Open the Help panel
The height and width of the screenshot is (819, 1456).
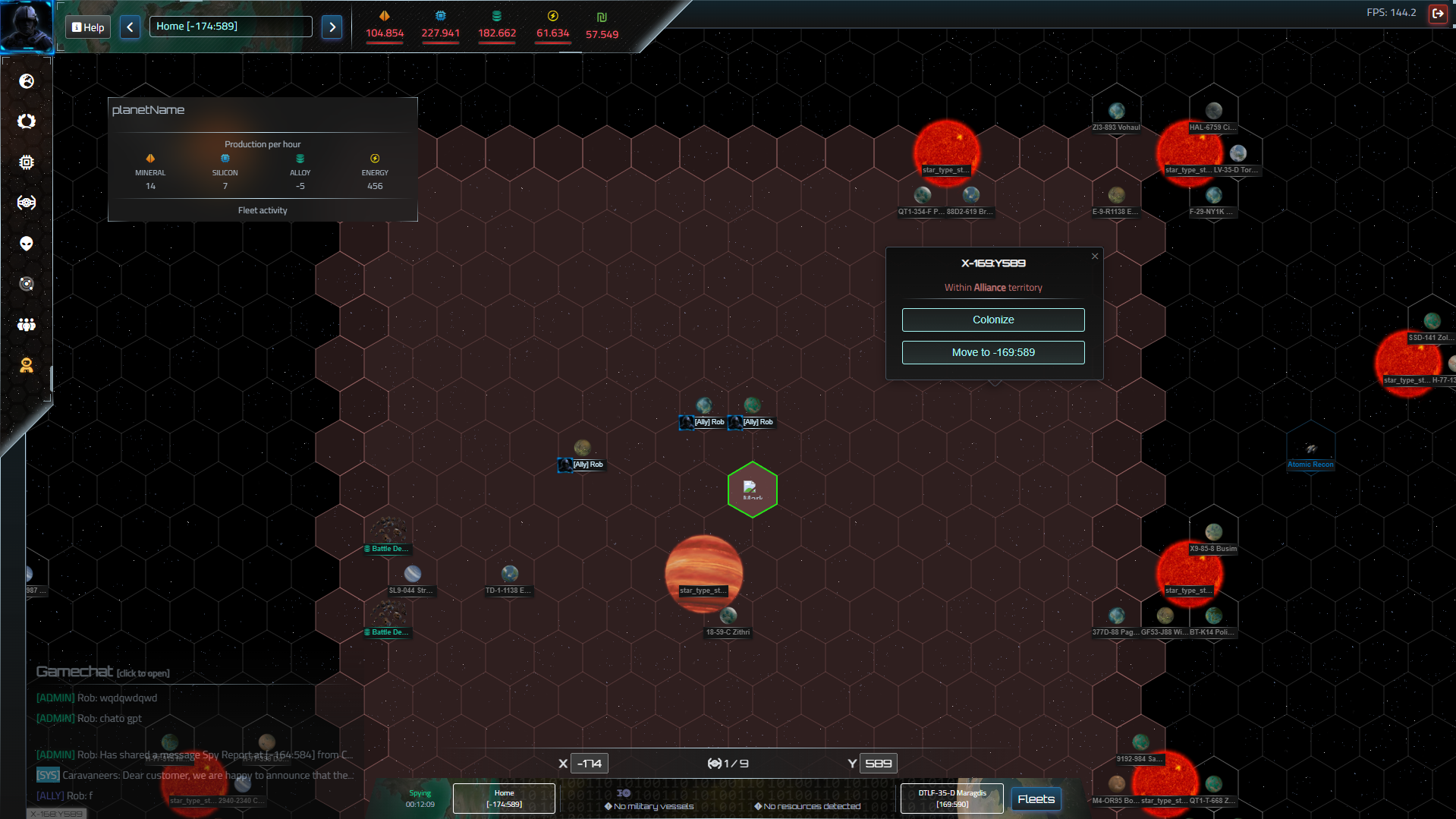click(88, 27)
